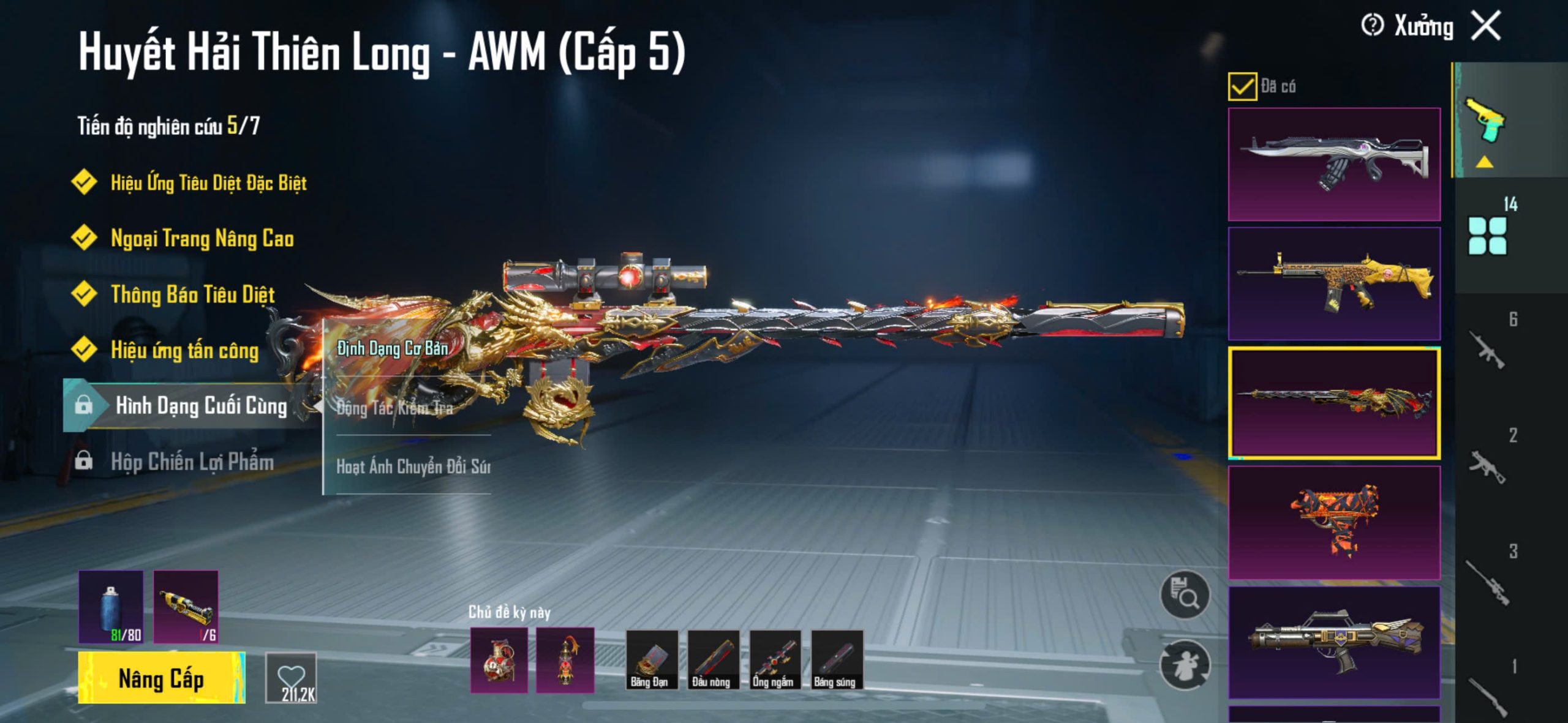
Task: Choose the silver bladed rifle skin thumbnail
Action: [x=1334, y=164]
